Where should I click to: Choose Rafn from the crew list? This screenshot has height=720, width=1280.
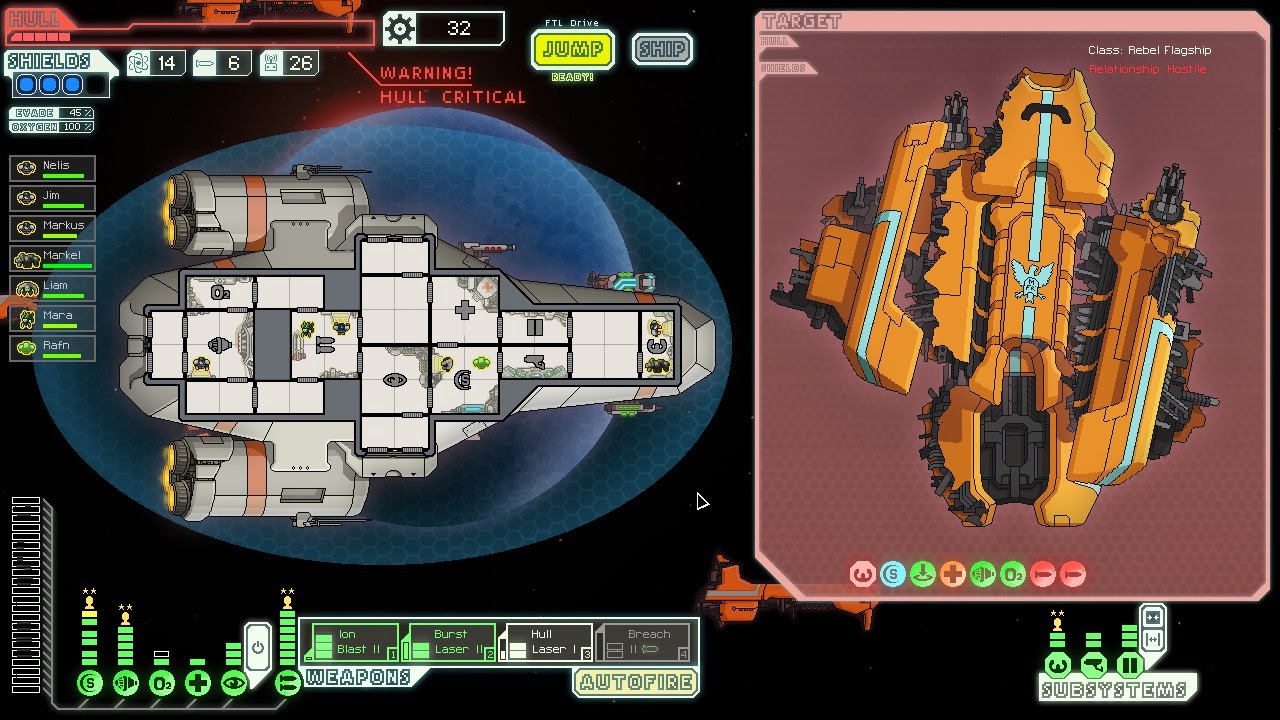(x=53, y=348)
